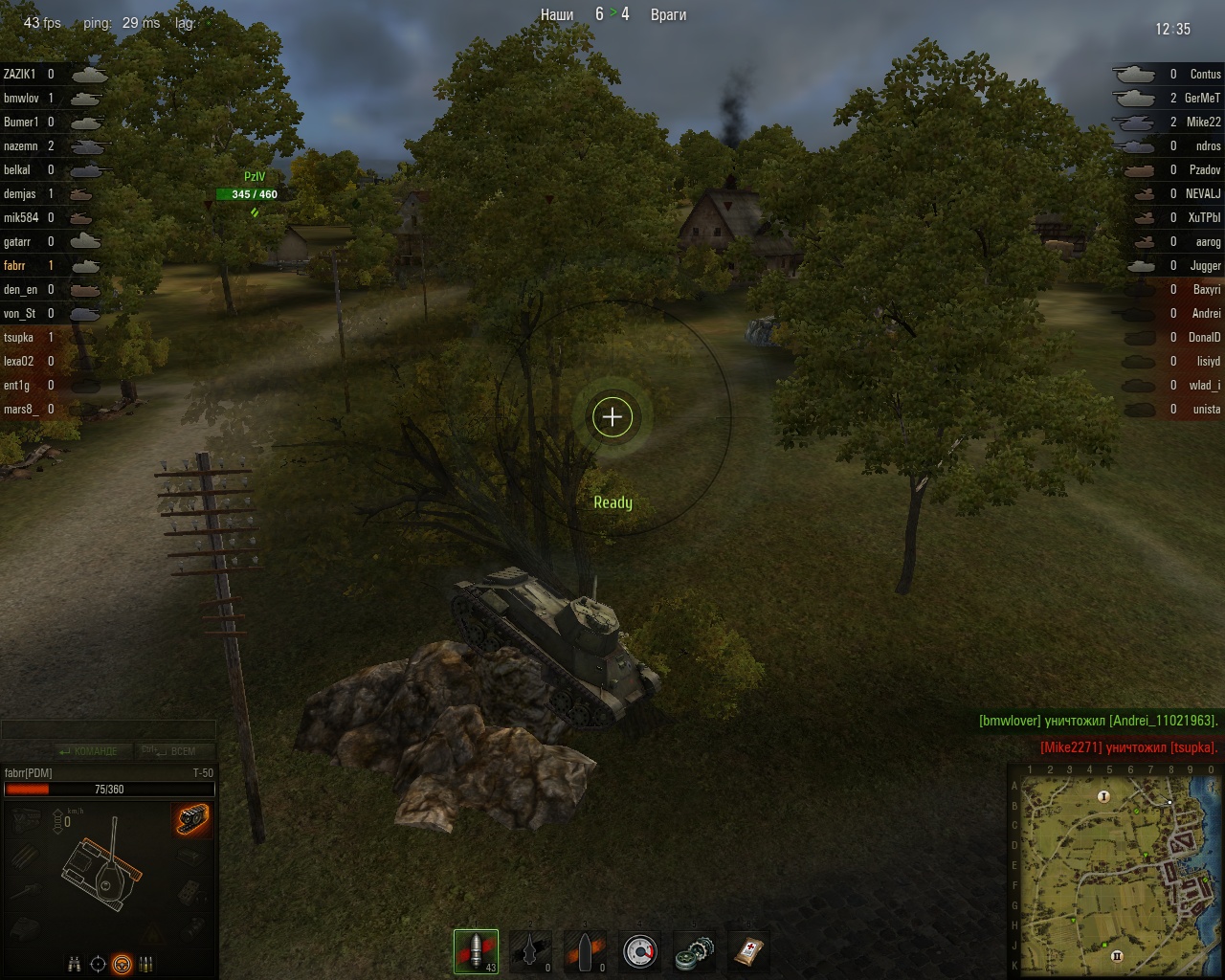Image resolution: width=1225 pixels, height=980 pixels.
Task: Activate the repair kit gears consumable
Action: [x=693, y=951]
